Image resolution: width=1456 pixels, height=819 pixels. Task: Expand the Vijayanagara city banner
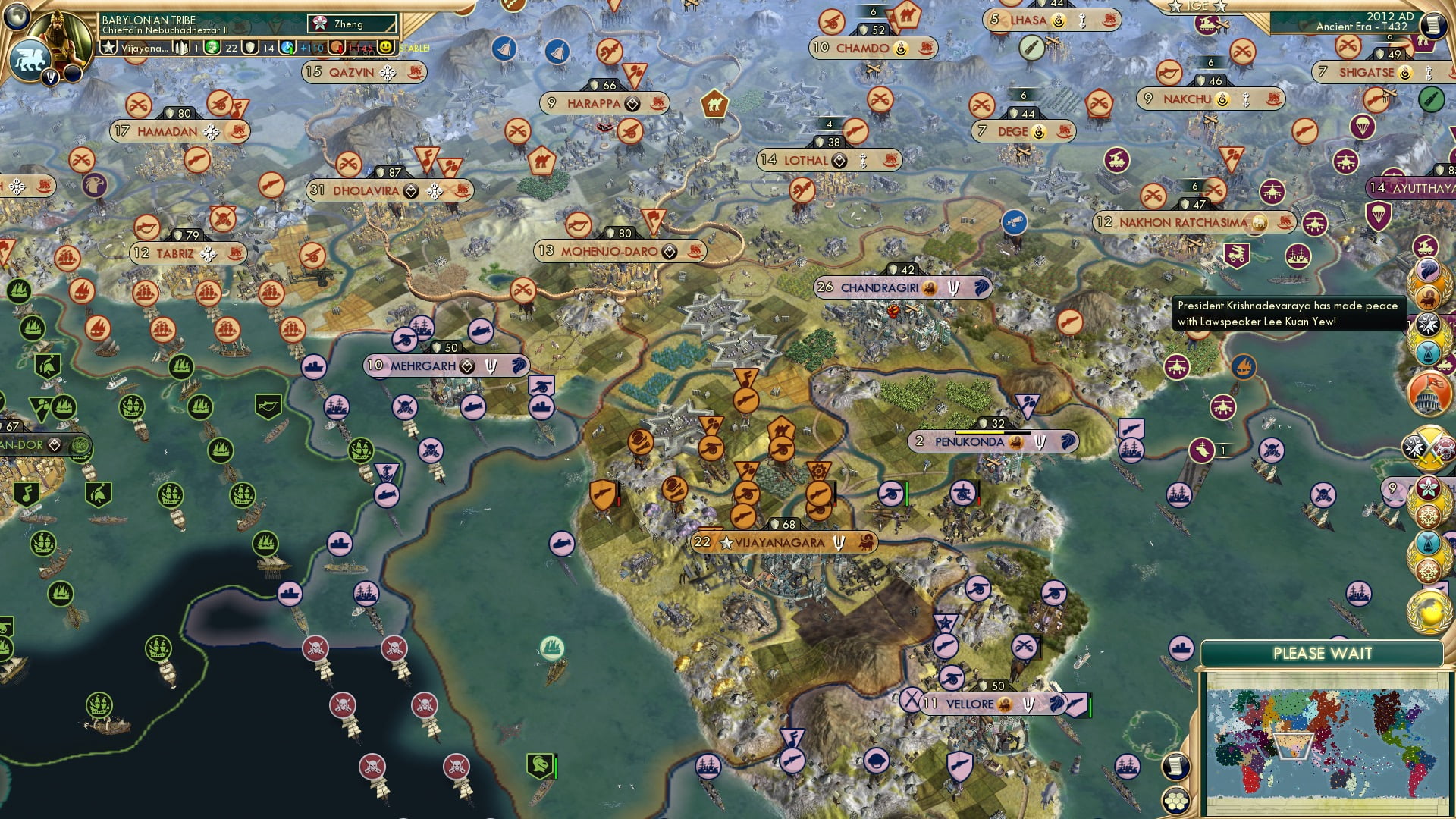coord(785,542)
